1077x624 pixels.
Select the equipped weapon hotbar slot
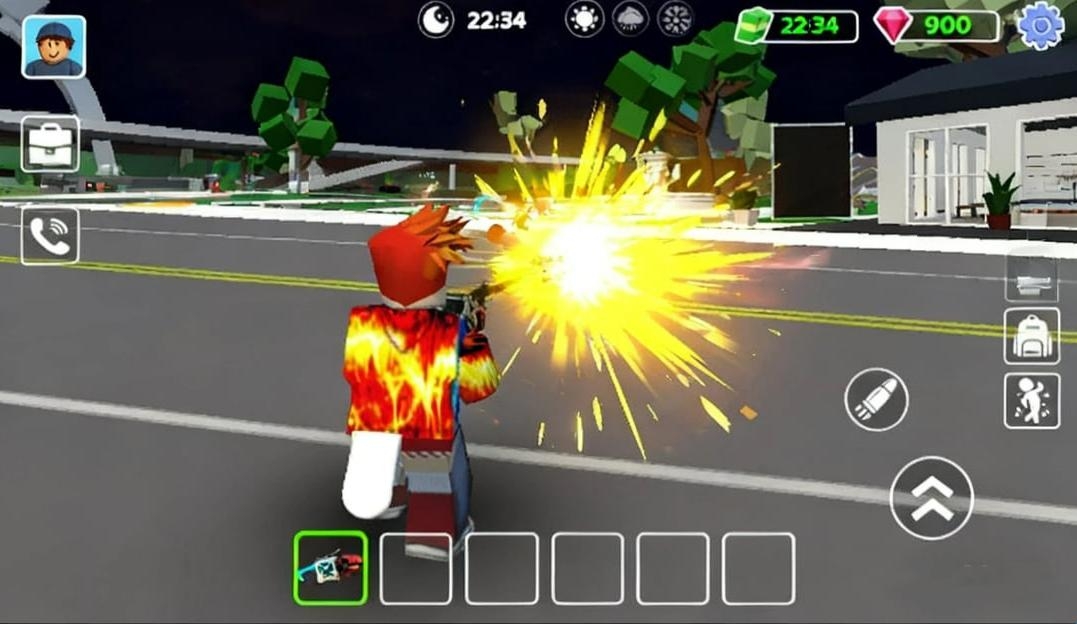[331, 568]
